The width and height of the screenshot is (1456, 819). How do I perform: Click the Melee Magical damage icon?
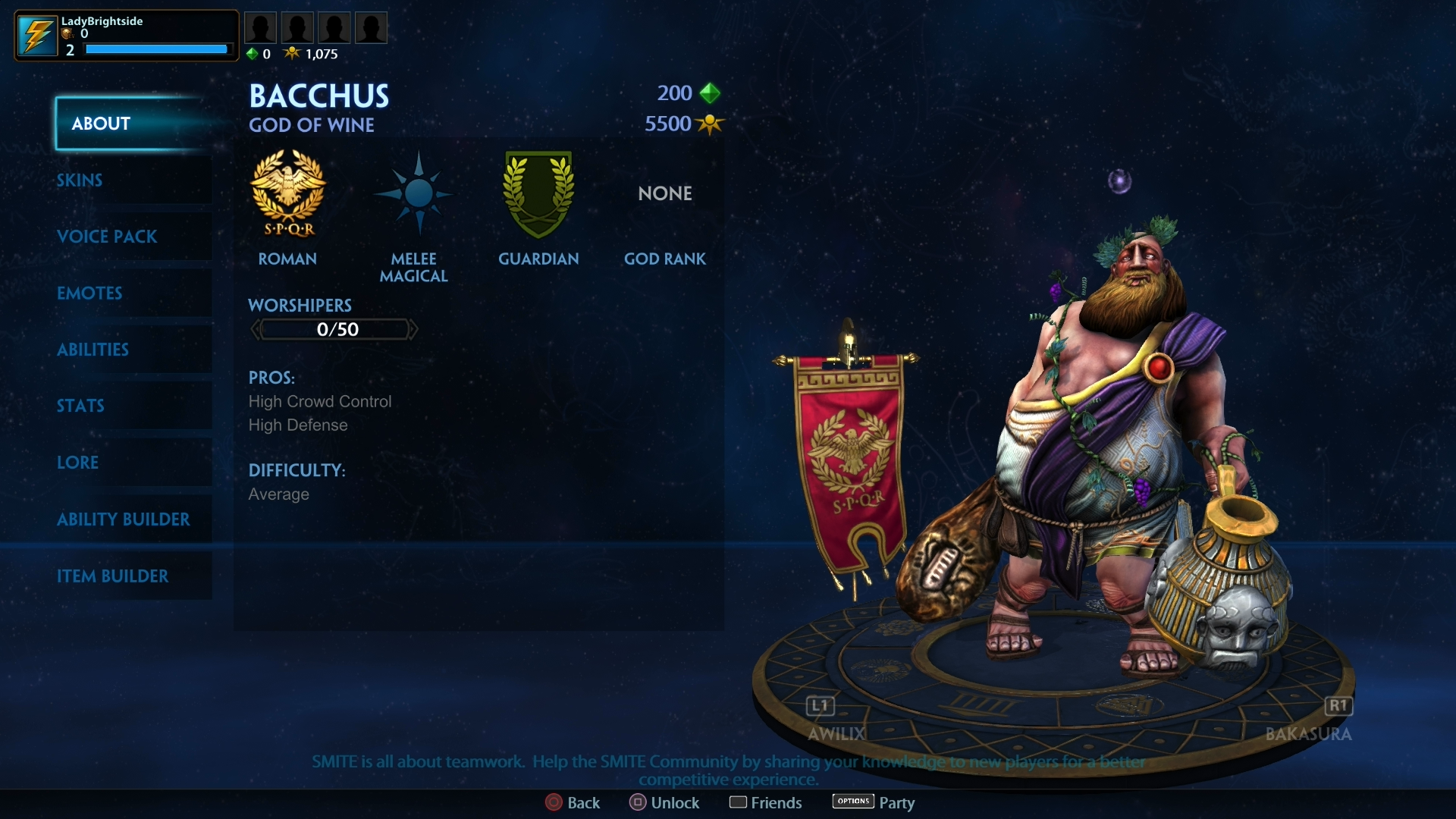[x=413, y=193]
